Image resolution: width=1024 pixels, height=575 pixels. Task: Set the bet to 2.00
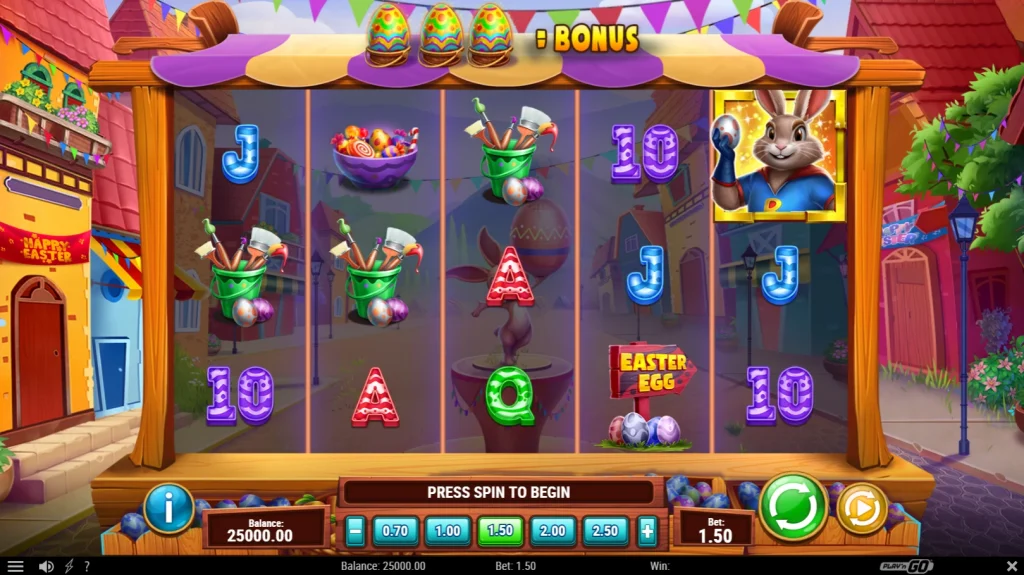pos(553,531)
